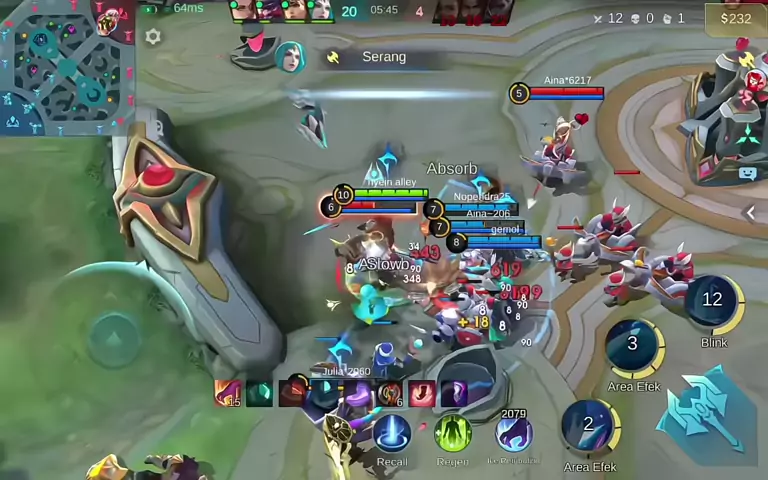
Task: Open the minimap
Action: coord(66,67)
